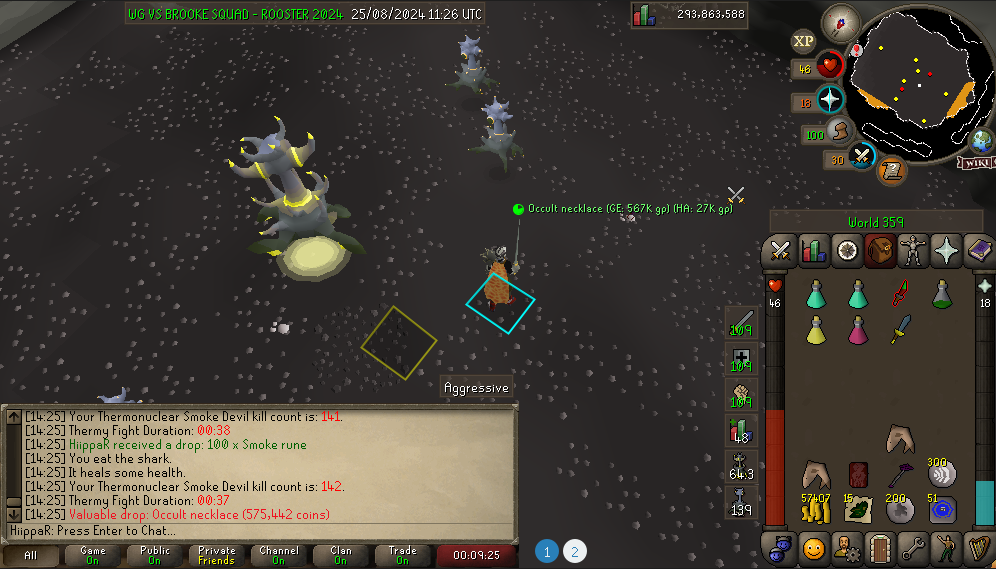The image size is (996, 569).
Task: Switch to the Spellbook tab
Action: 979,251
